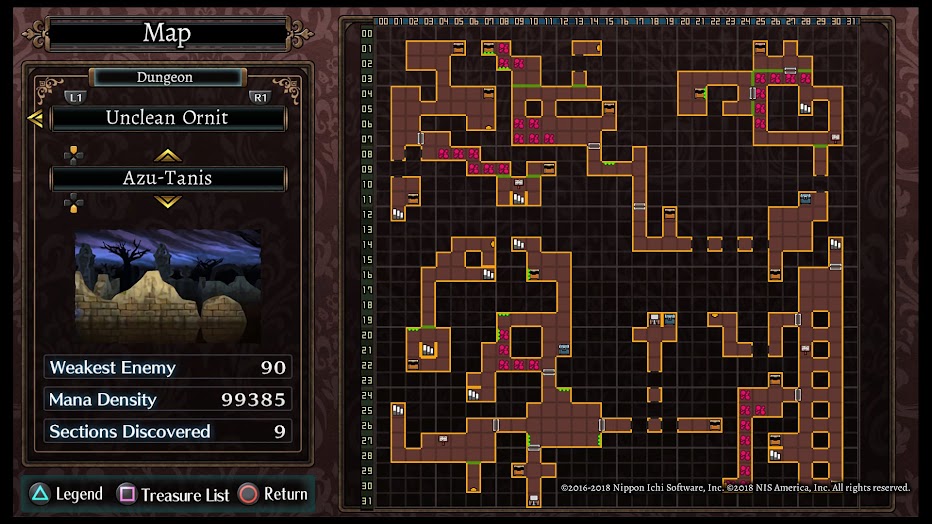The width and height of the screenshot is (932, 524).
Task: Open the map Legend
Action: point(65,494)
